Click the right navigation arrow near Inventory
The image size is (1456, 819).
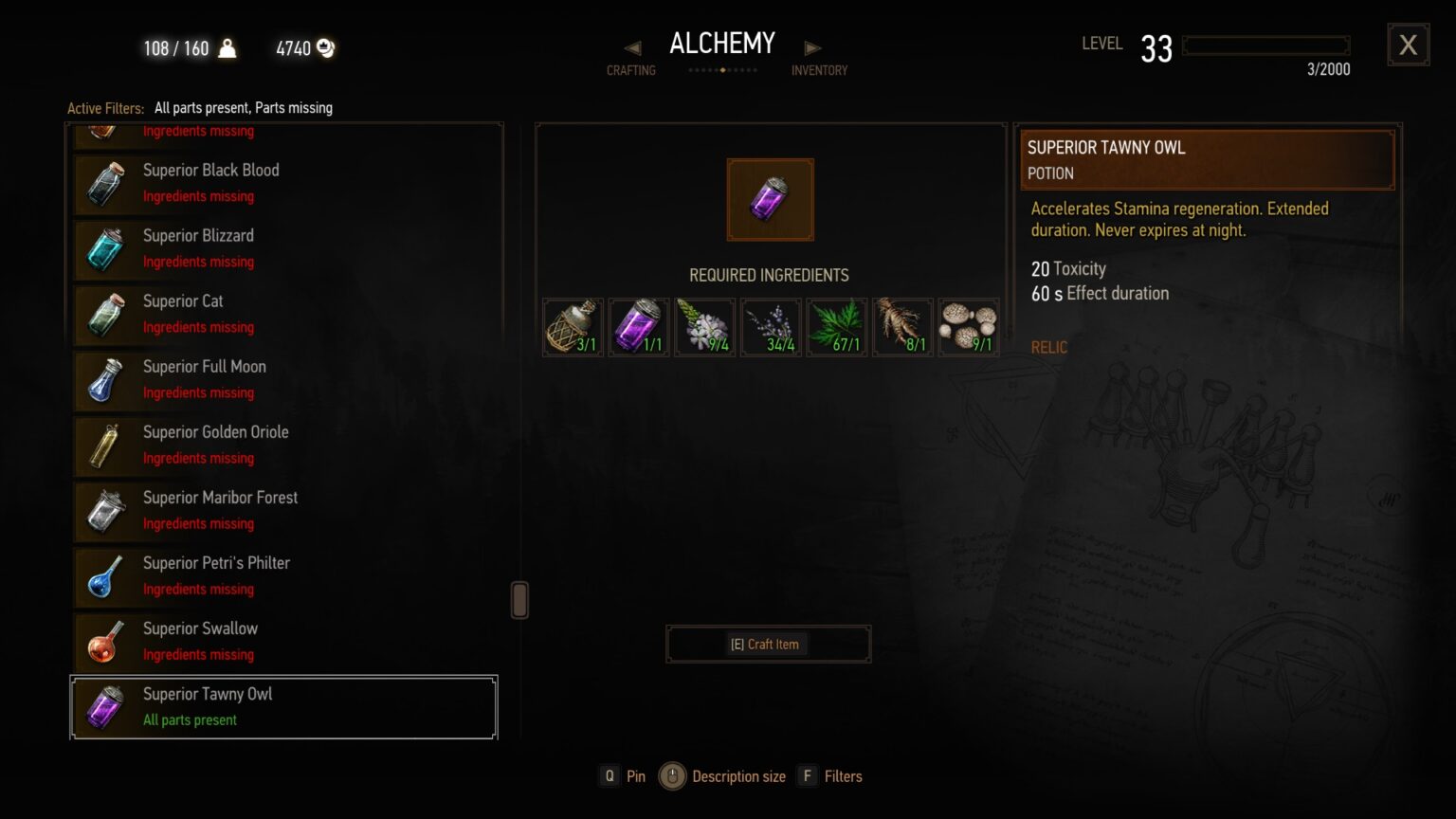tap(812, 45)
